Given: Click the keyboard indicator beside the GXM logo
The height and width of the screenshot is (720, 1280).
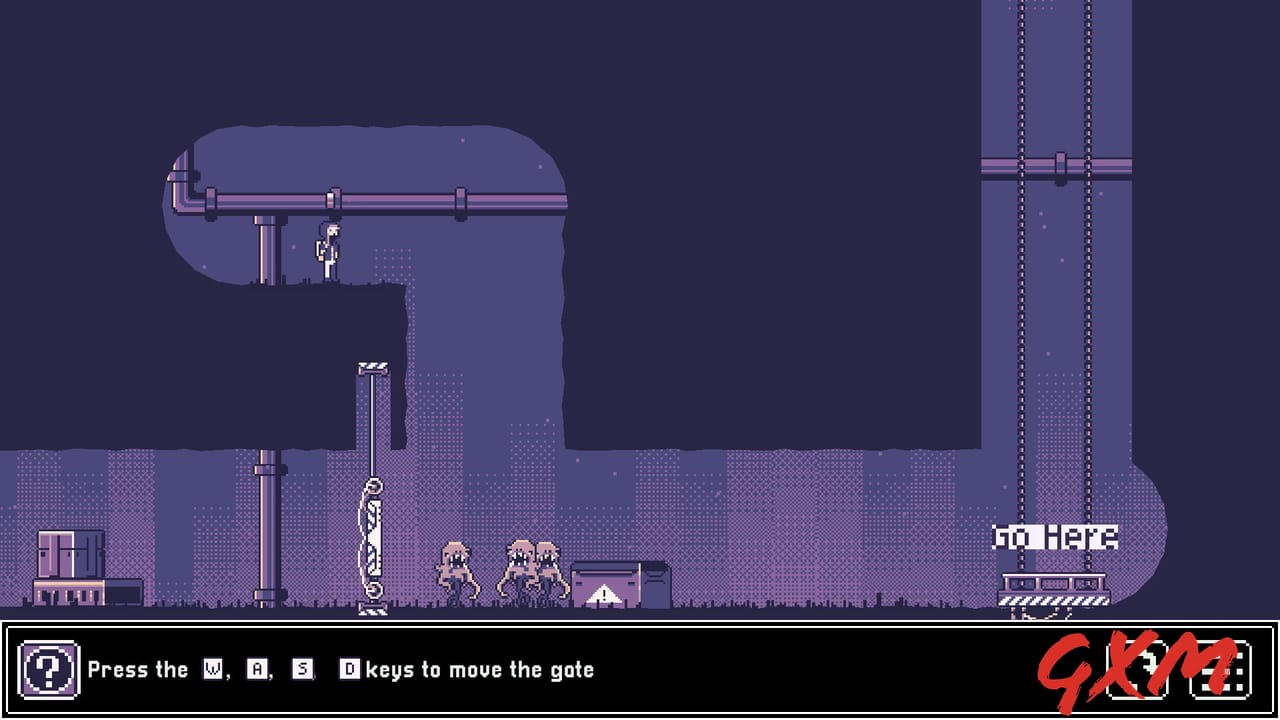Looking at the screenshot, I should [1220, 668].
